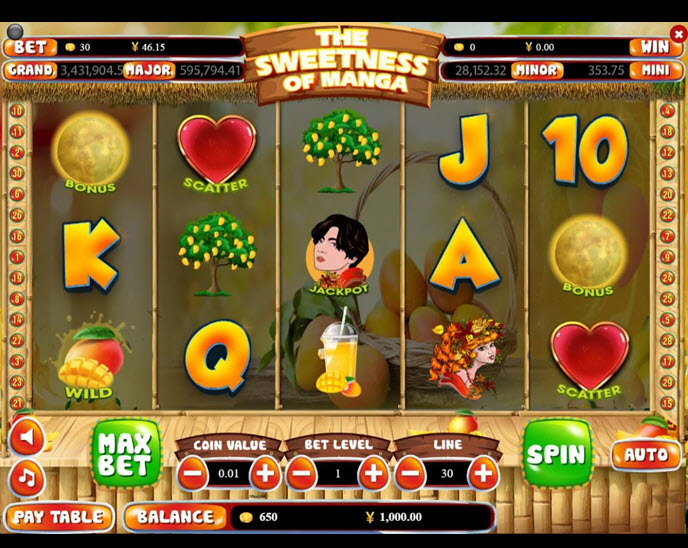Image resolution: width=688 pixels, height=548 pixels.
Task: Open the PAY TABLE
Action: 58,517
